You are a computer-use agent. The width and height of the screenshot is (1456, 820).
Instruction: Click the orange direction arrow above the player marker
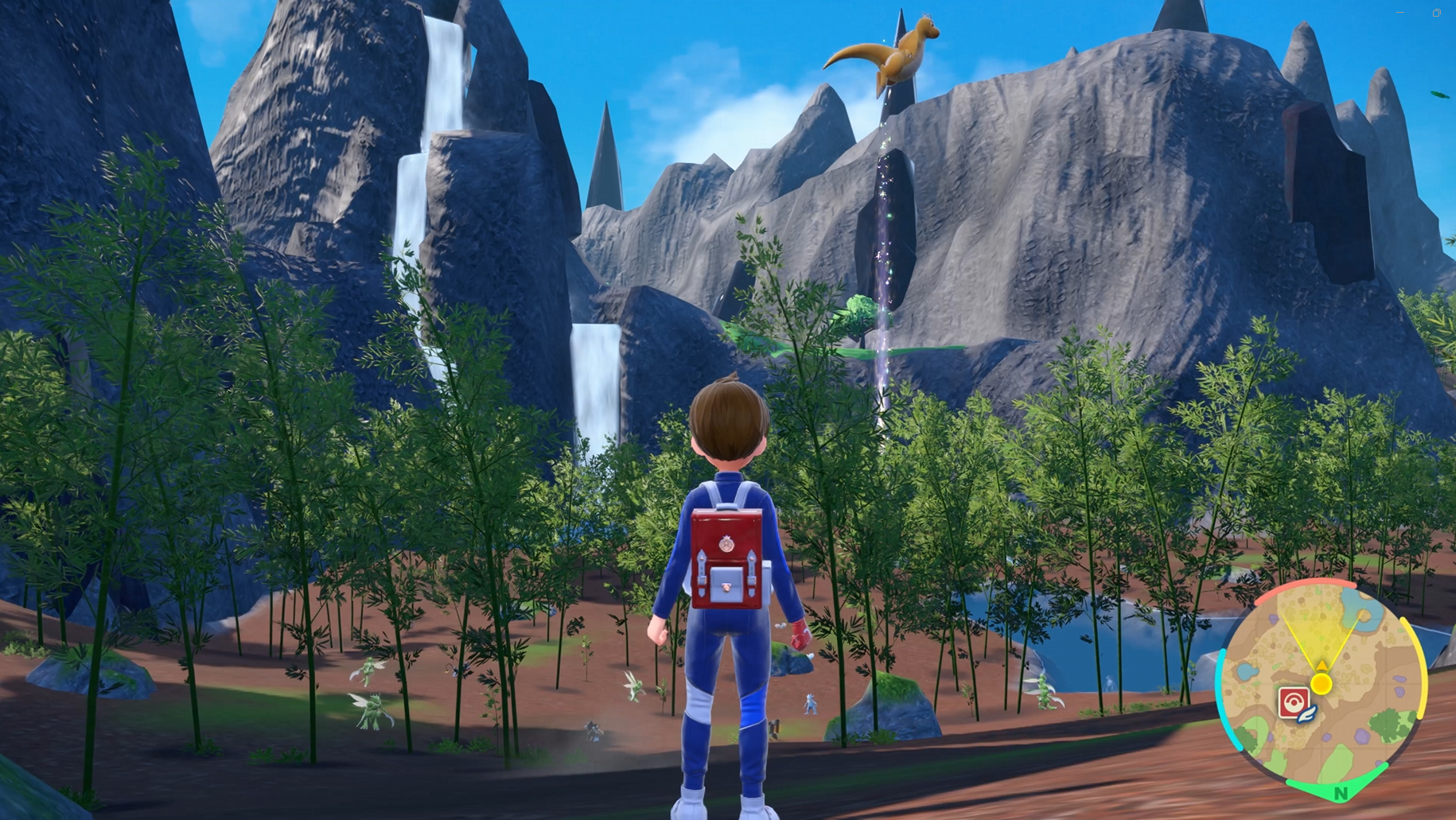coord(1322,666)
